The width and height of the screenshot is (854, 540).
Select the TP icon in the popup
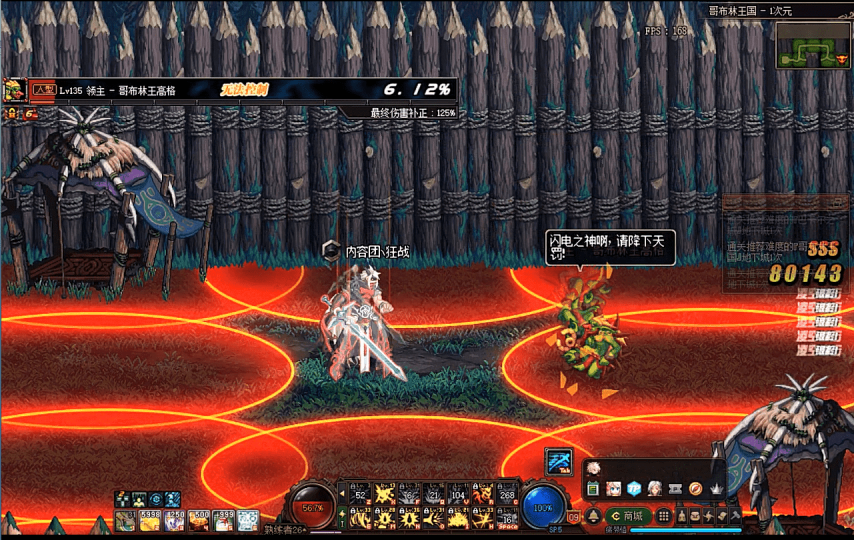tap(634, 488)
